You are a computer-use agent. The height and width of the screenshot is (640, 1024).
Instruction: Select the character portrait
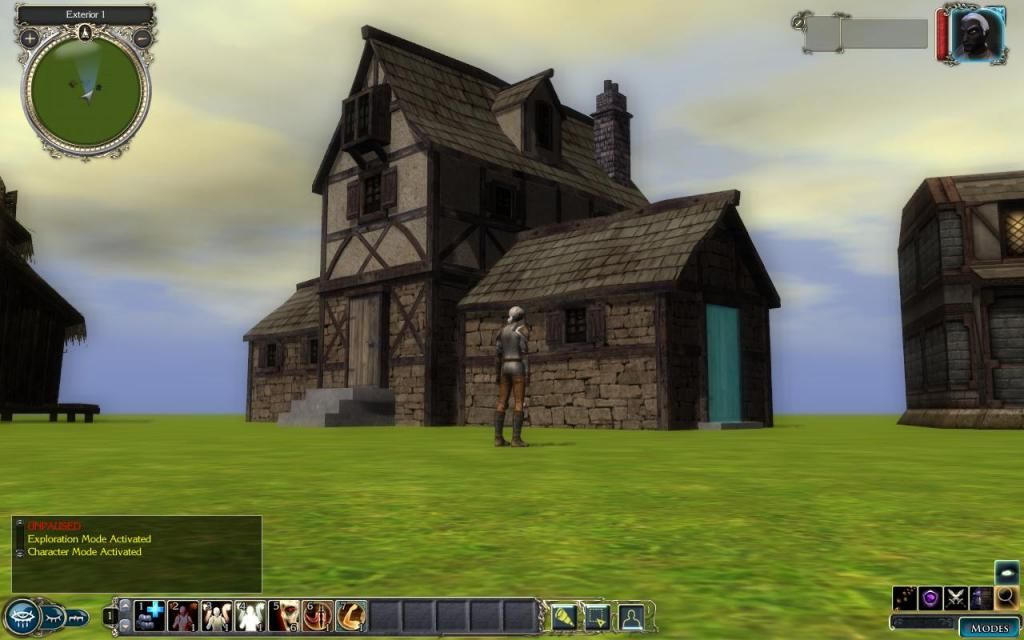[x=977, y=37]
